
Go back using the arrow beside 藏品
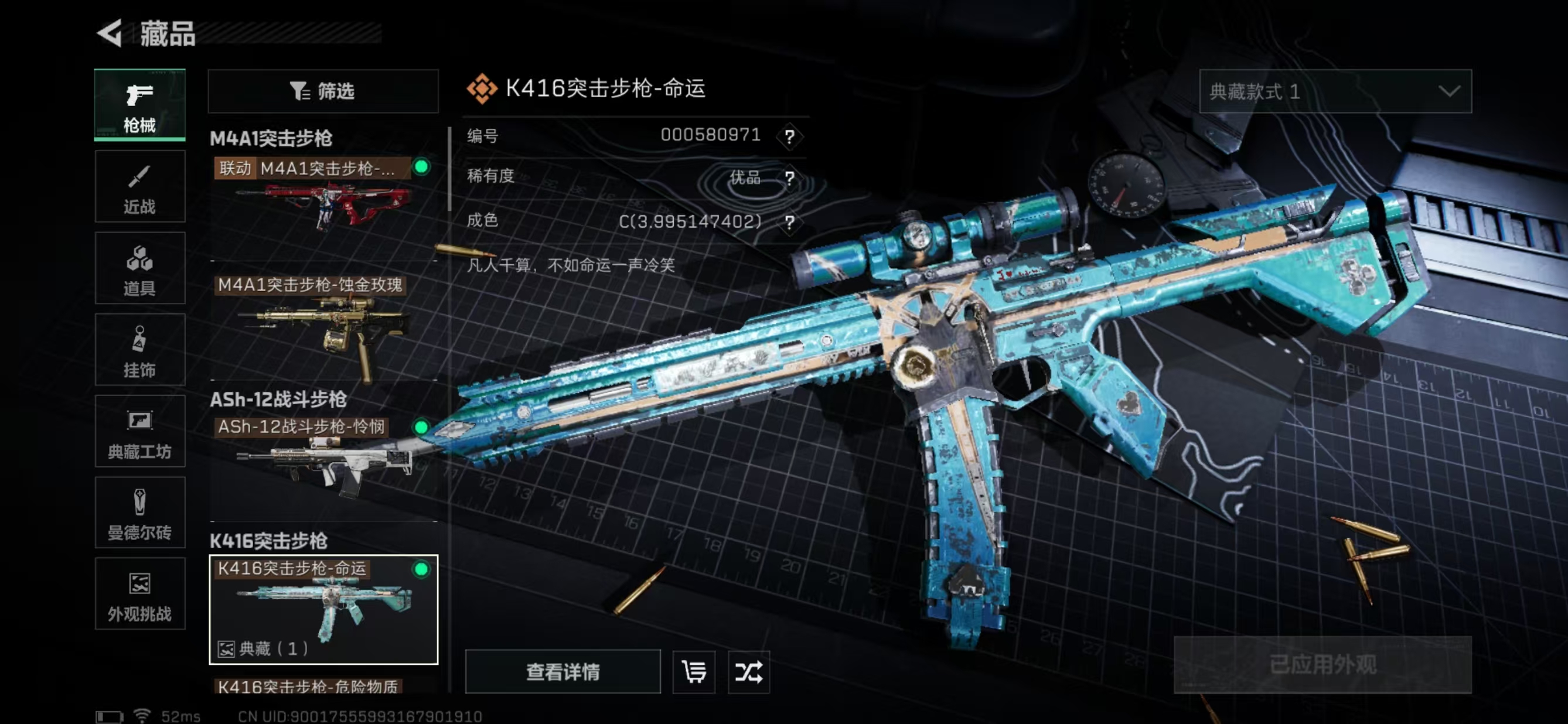coord(111,33)
